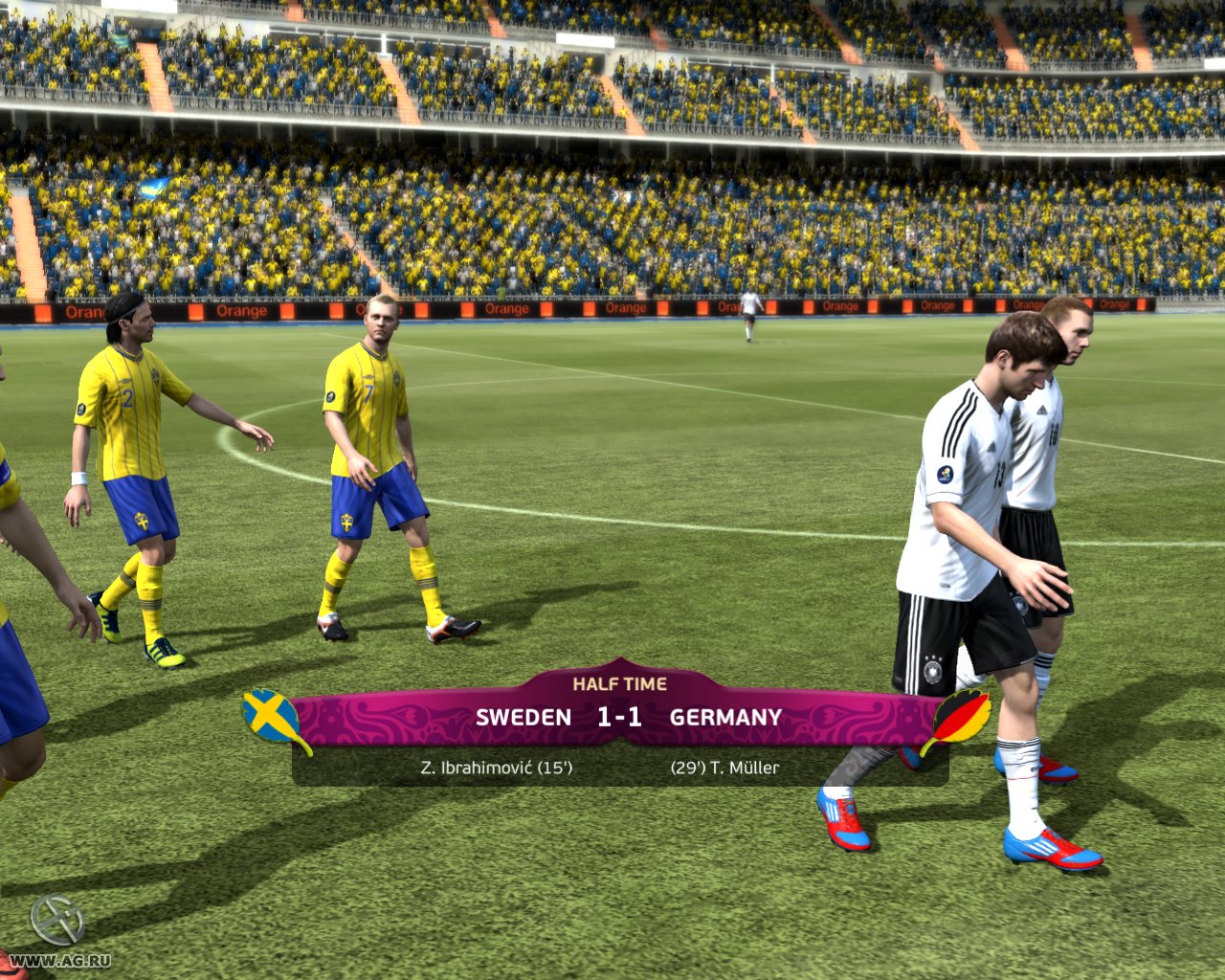Select the GERMANY team name on scoreboard
1225x980 pixels.
click(725, 716)
